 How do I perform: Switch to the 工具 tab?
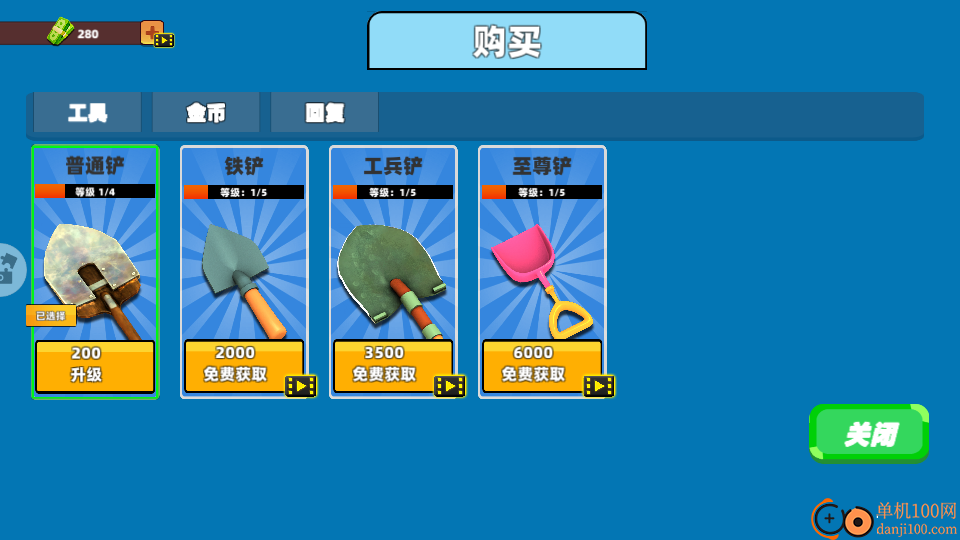87,113
